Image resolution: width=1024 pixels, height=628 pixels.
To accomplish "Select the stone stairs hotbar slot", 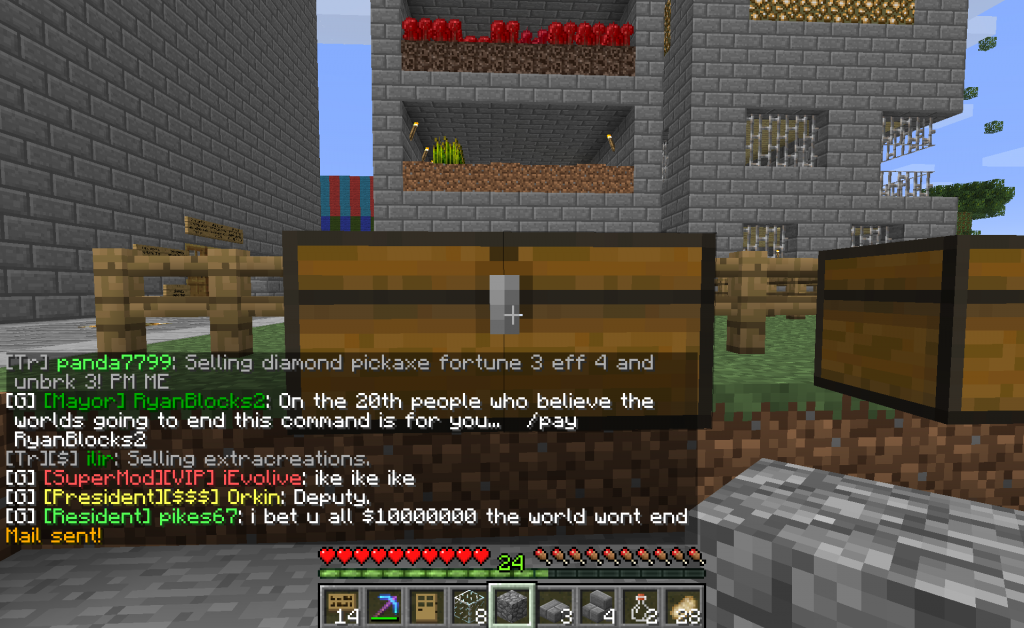I will click(x=597, y=606).
